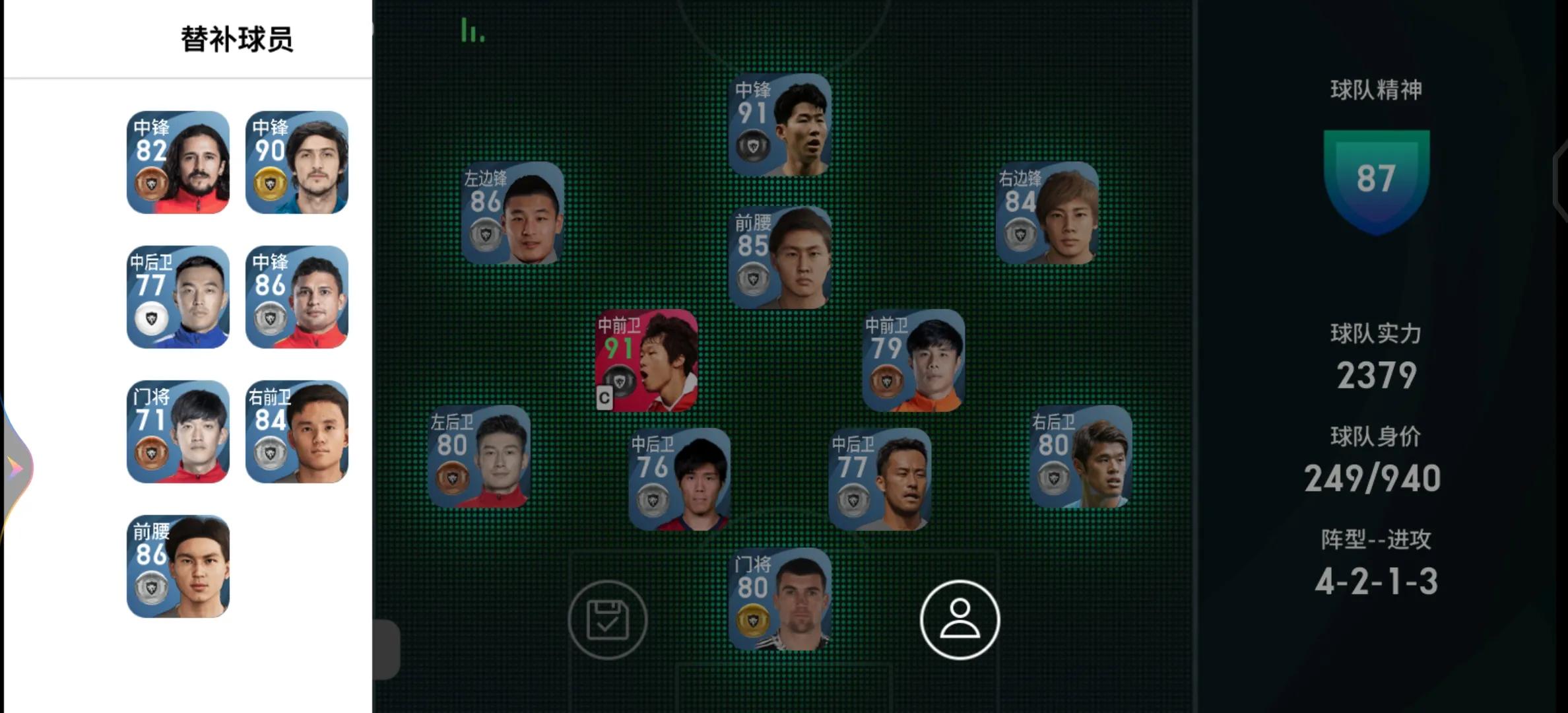
Task: Save the lineup with the checkmark disk icon
Action: pos(607,619)
